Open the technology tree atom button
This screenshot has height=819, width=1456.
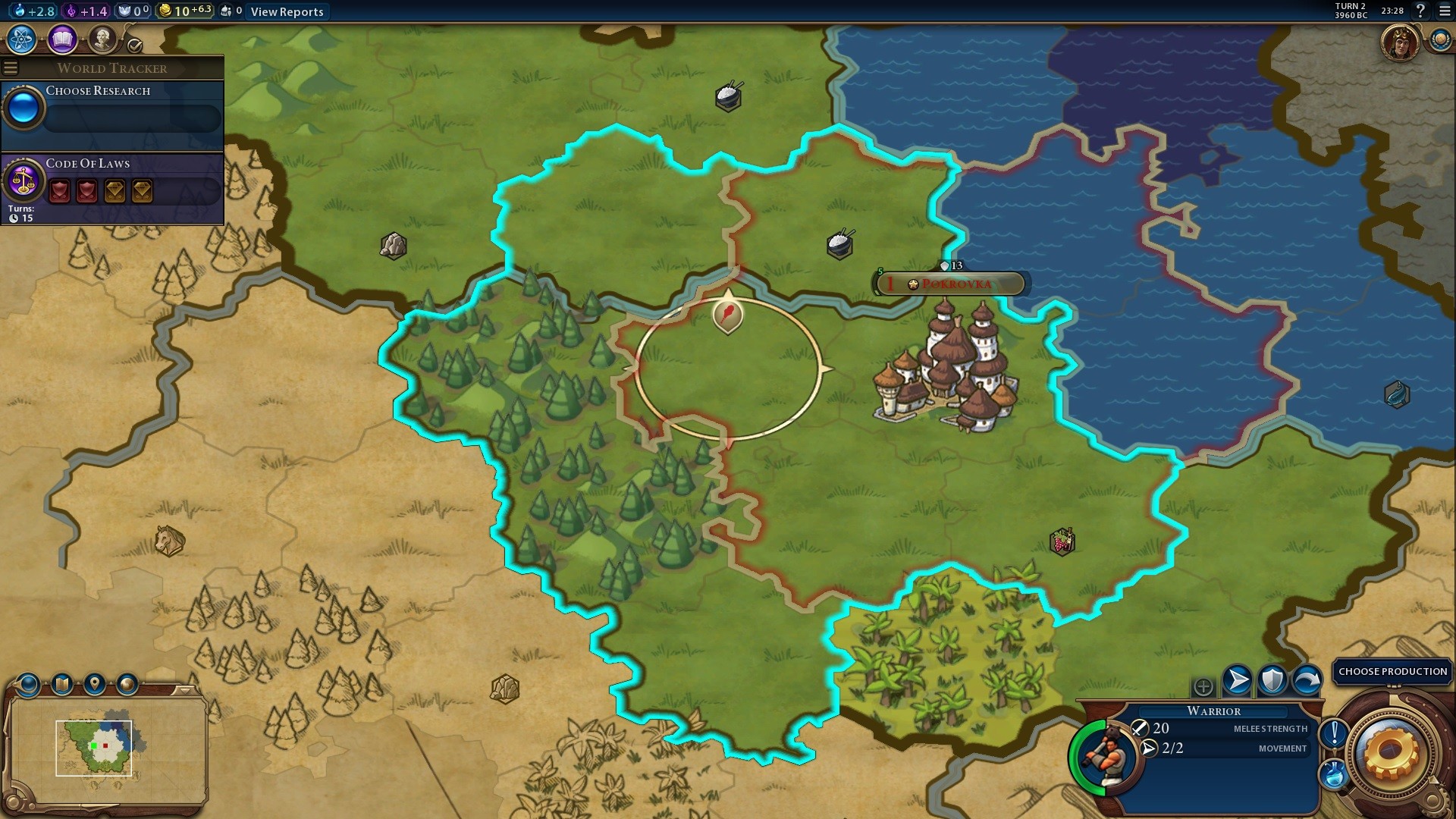click(22, 39)
